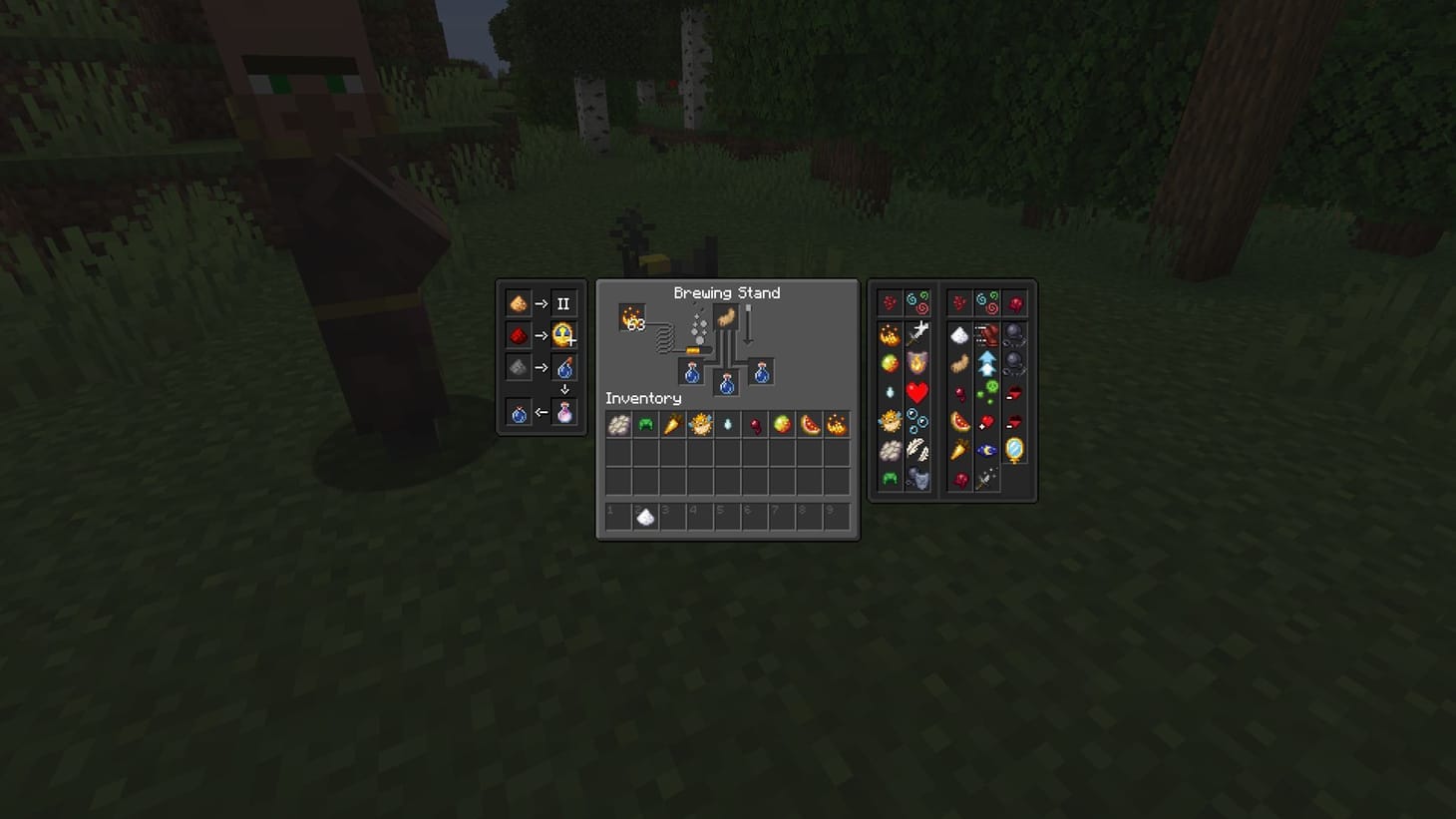1456x819 pixels.
Task: Click the fire resistance flame icon in the effects panel
Action: (919, 363)
